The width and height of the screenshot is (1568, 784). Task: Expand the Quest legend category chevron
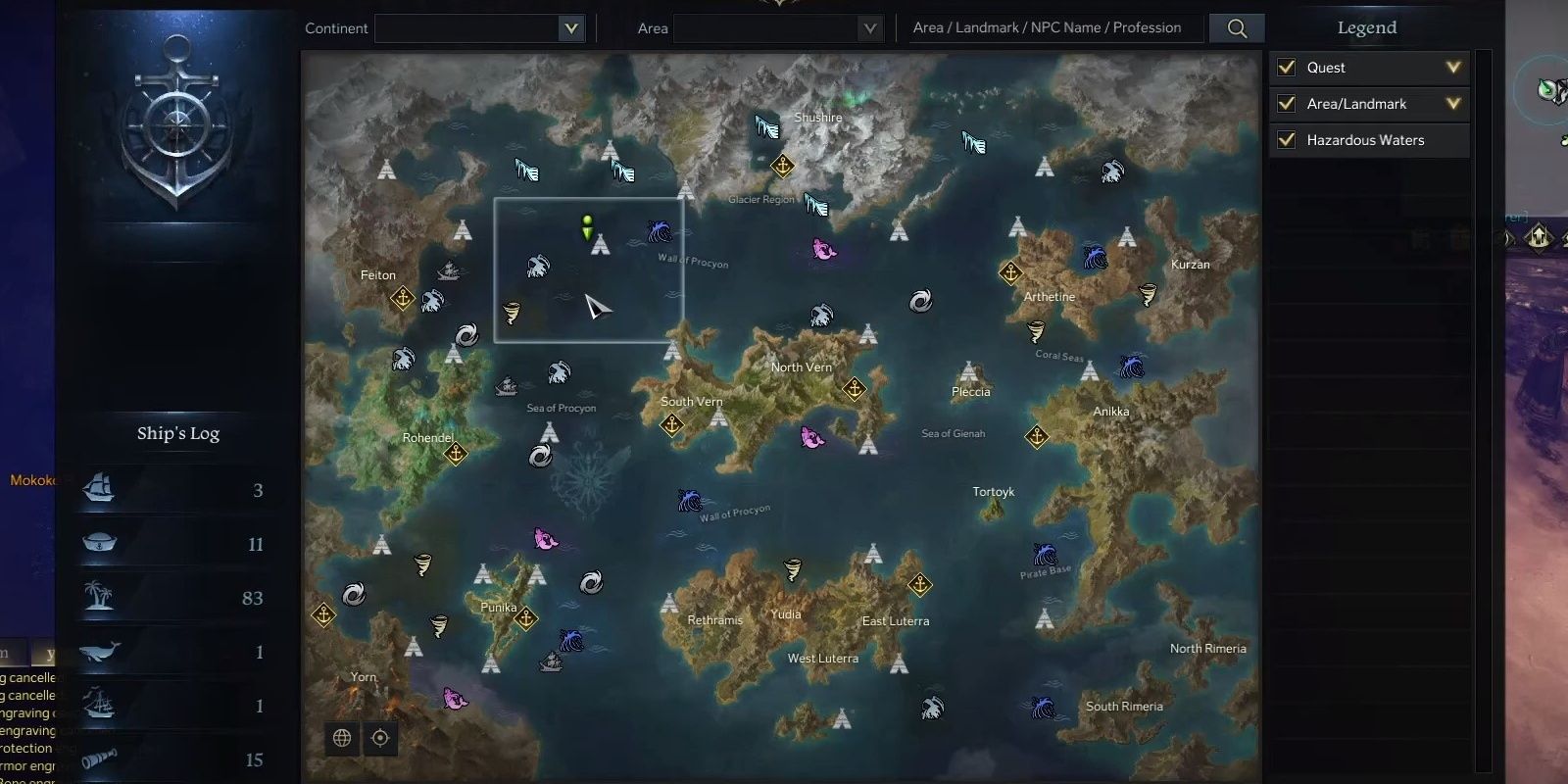(x=1453, y=67)
